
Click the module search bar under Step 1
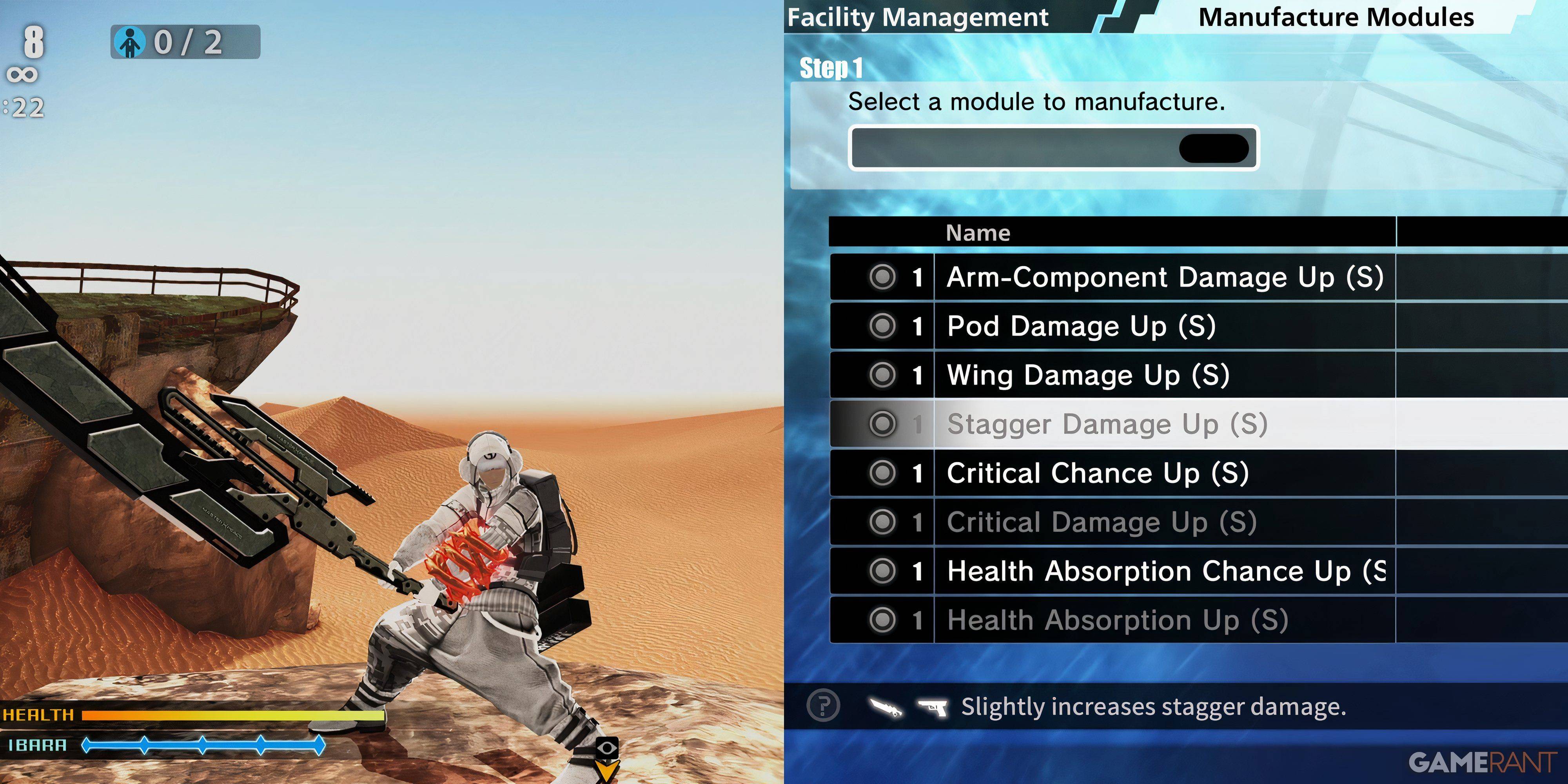point(1053,148)
